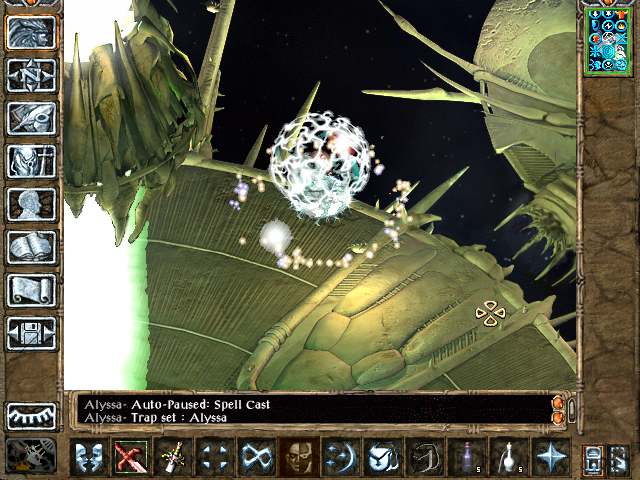Select Alyssa's portrait with spell effect icons
Viewport: 640px width, 480px height.
tap(607, 40)
